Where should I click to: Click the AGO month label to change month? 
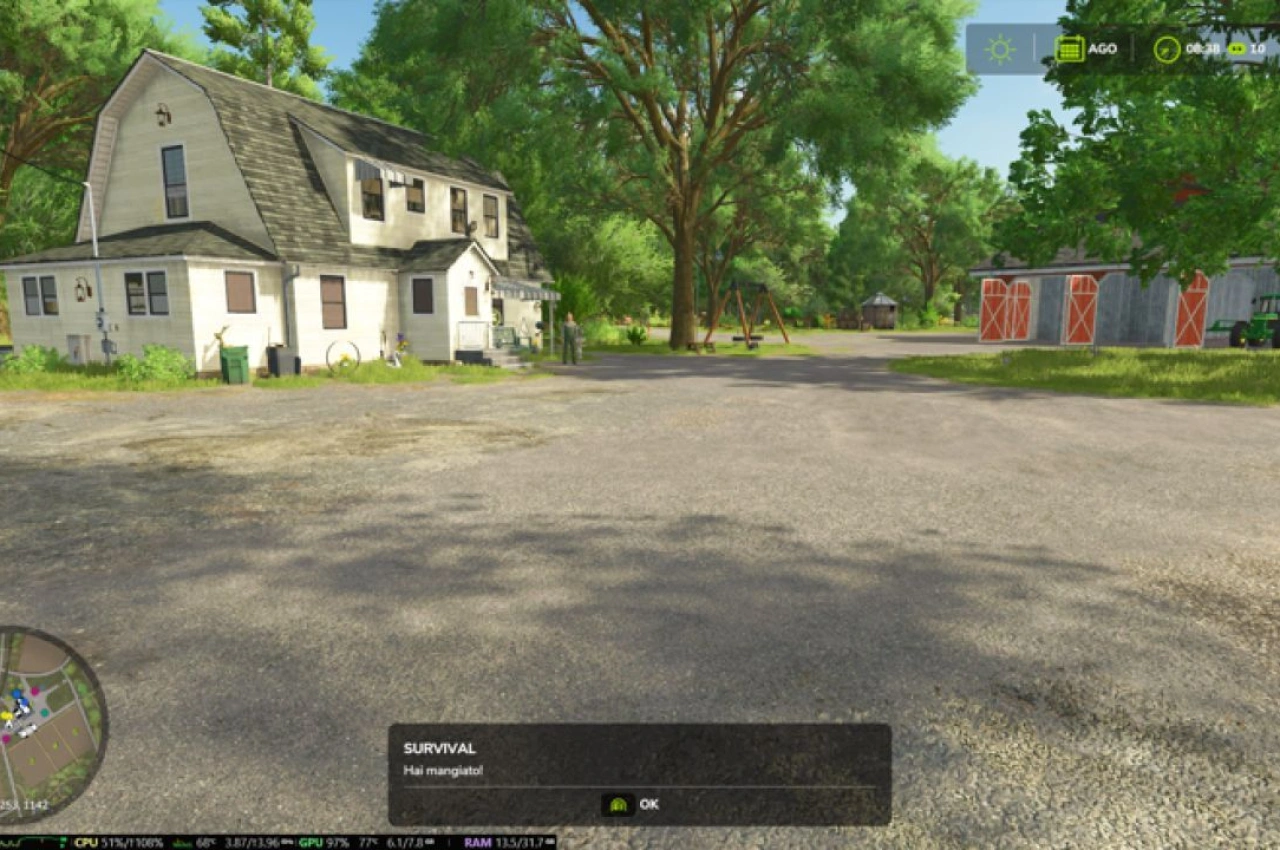click(1102, 47)
